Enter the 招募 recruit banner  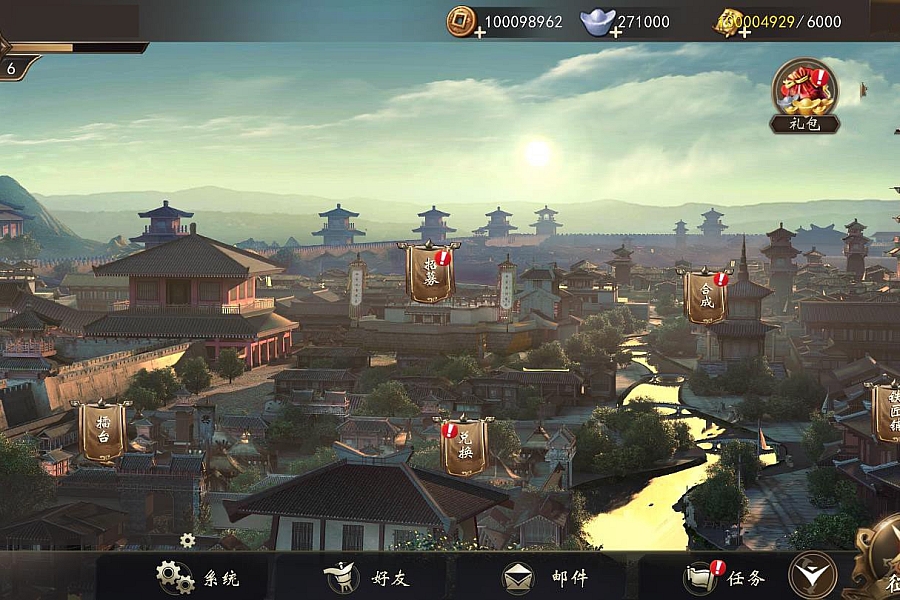pyautogui.click(x=430, y=272)
